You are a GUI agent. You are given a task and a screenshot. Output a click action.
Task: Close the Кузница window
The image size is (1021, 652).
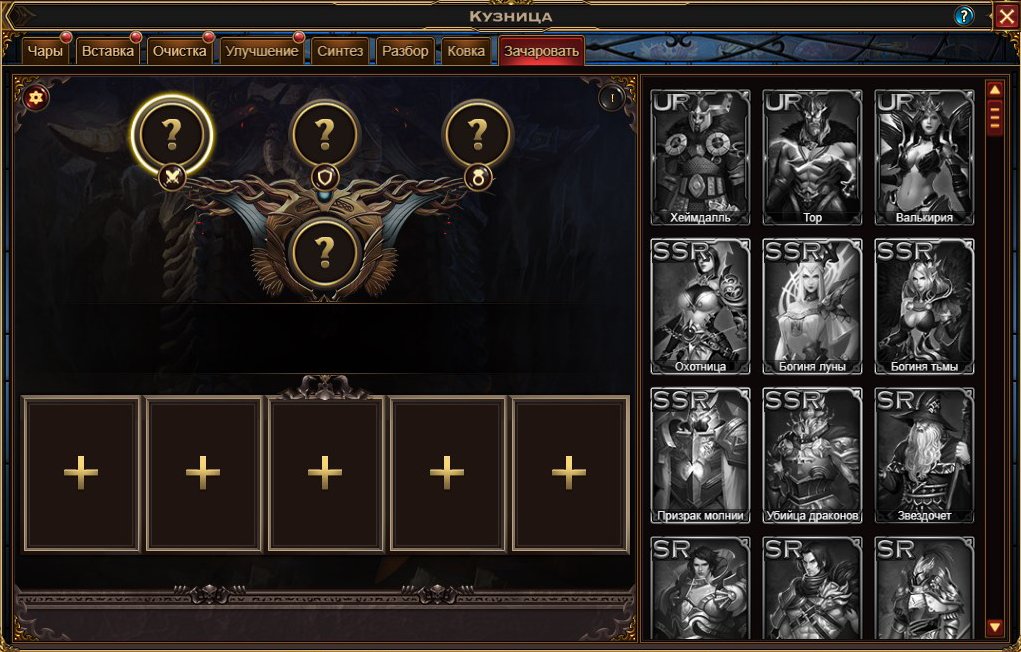1005,16
